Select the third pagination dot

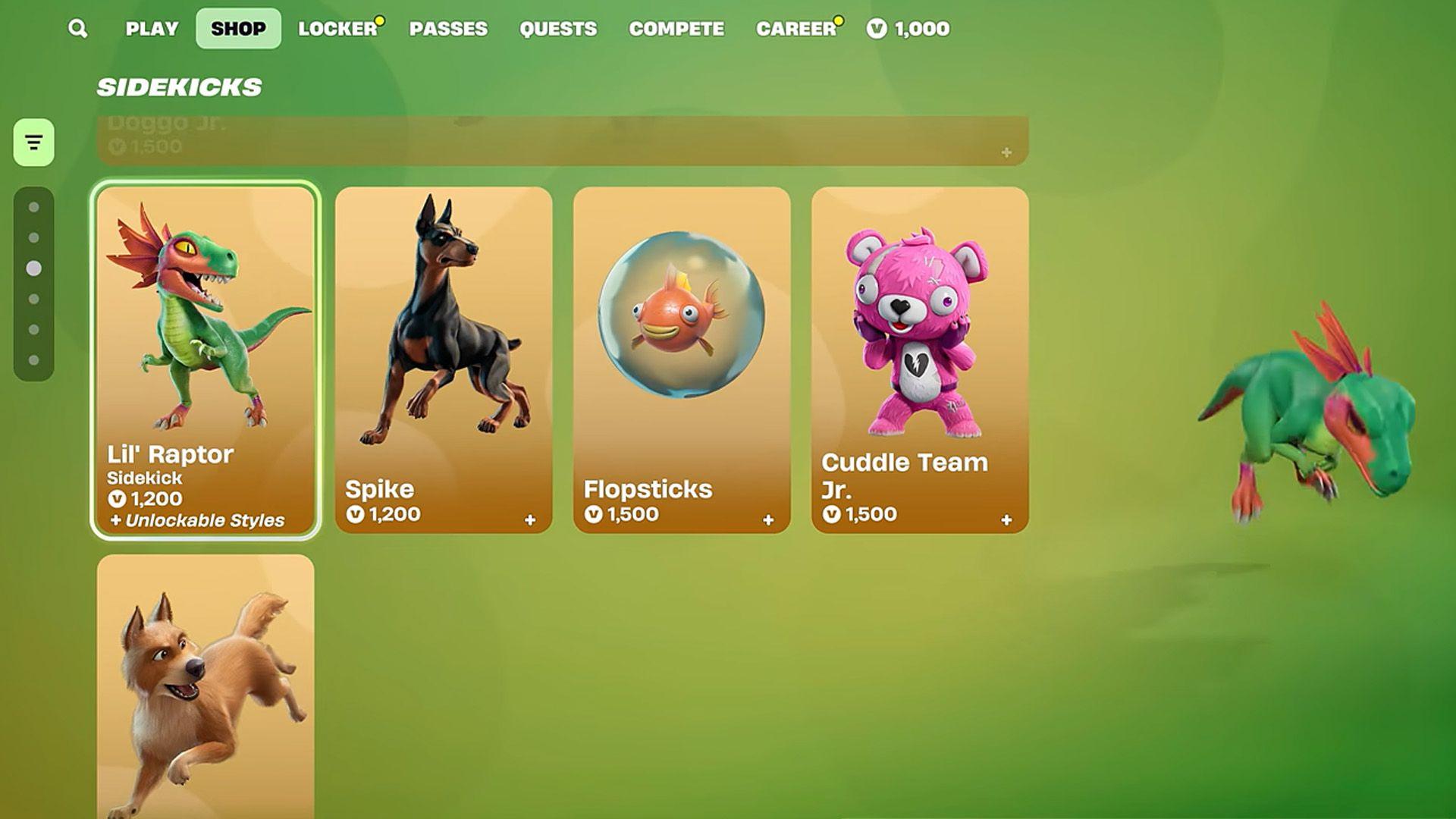point(32,267)
